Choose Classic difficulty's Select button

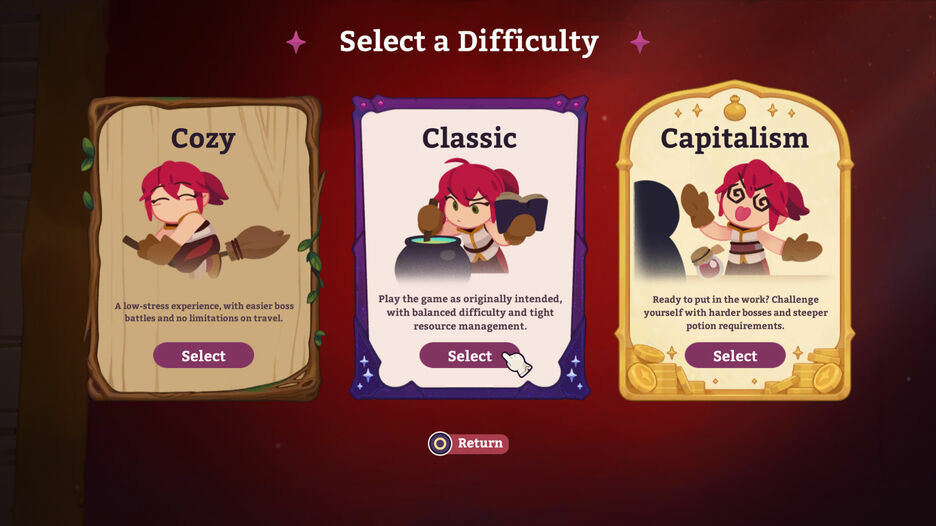coord(469,356)
